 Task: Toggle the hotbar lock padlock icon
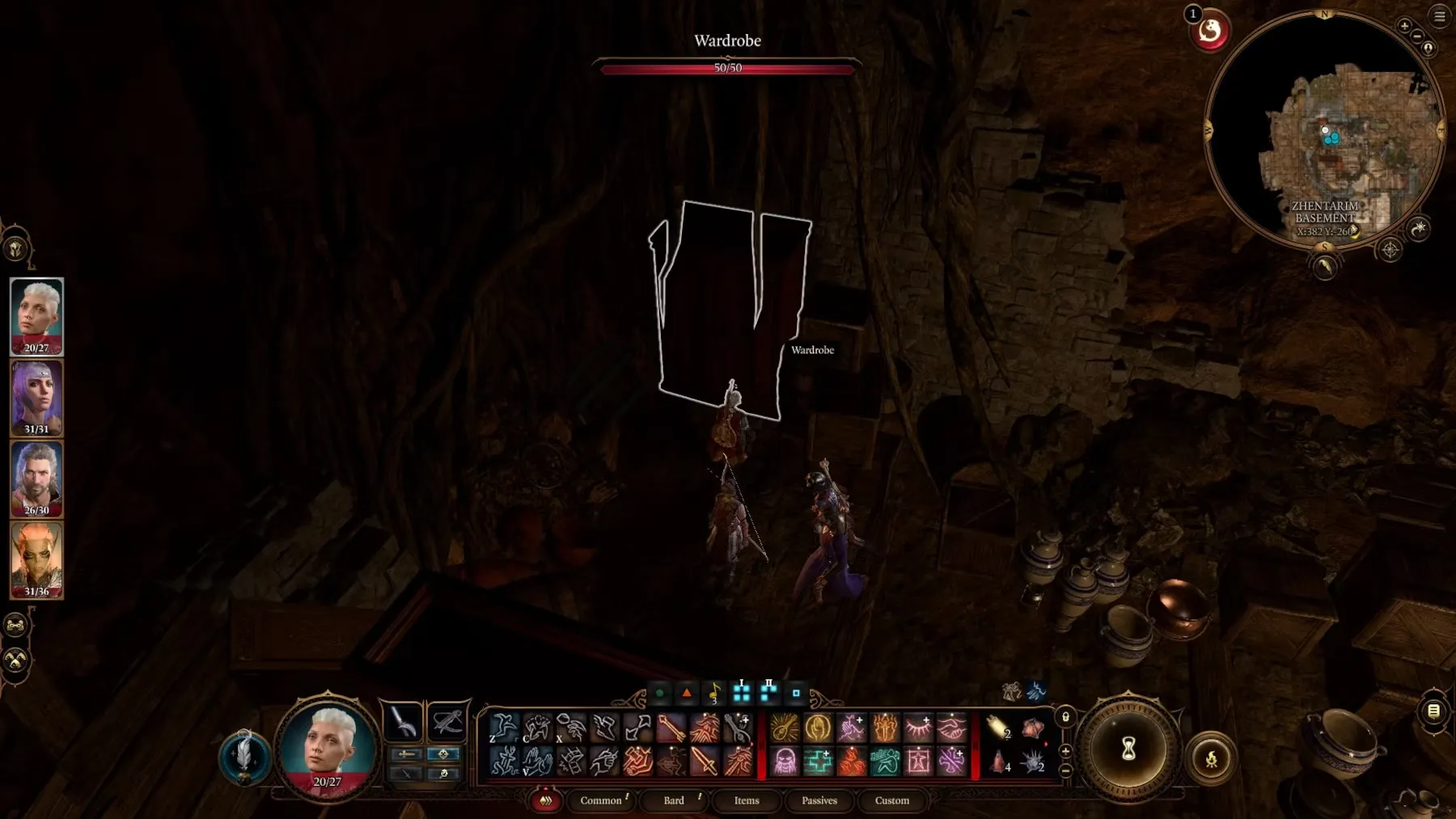point(1065,717)
